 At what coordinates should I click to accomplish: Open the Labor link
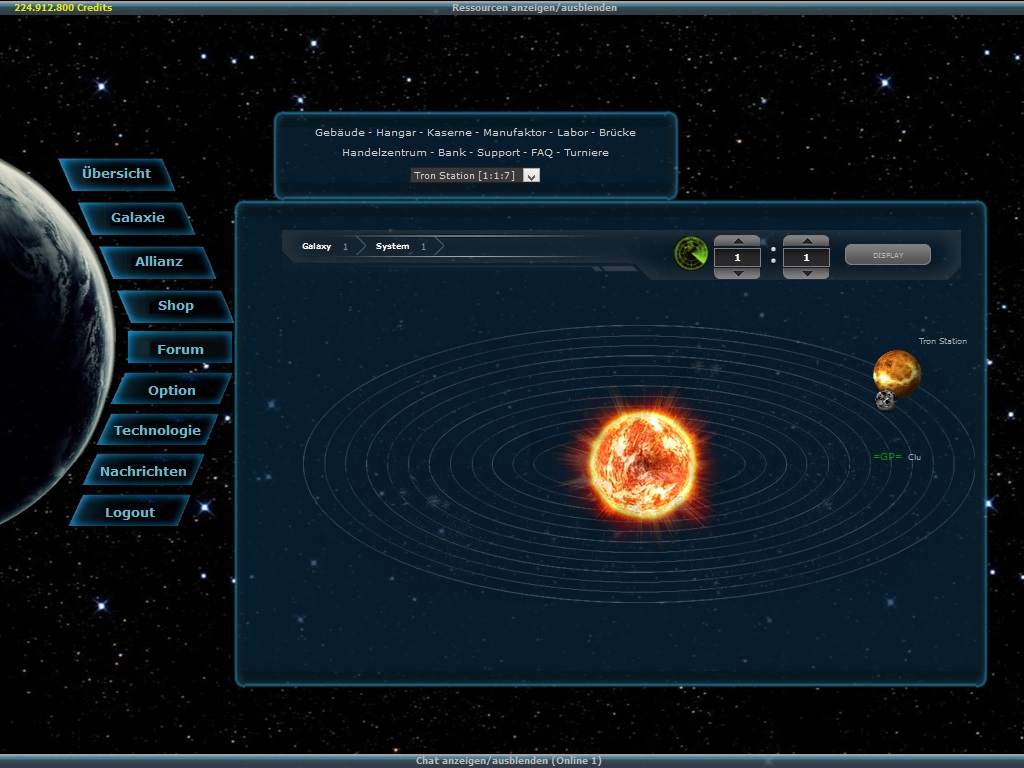[x=572, y=133]
